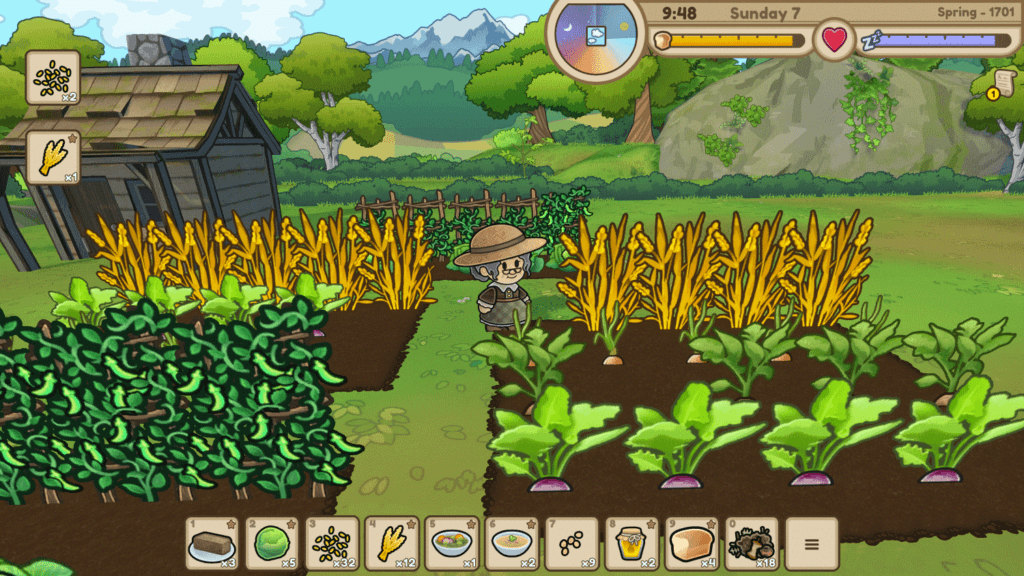1024x576 pixels.
Task: Pick the bread loaf hotbar slot
Action: click(x=691, y=543)
